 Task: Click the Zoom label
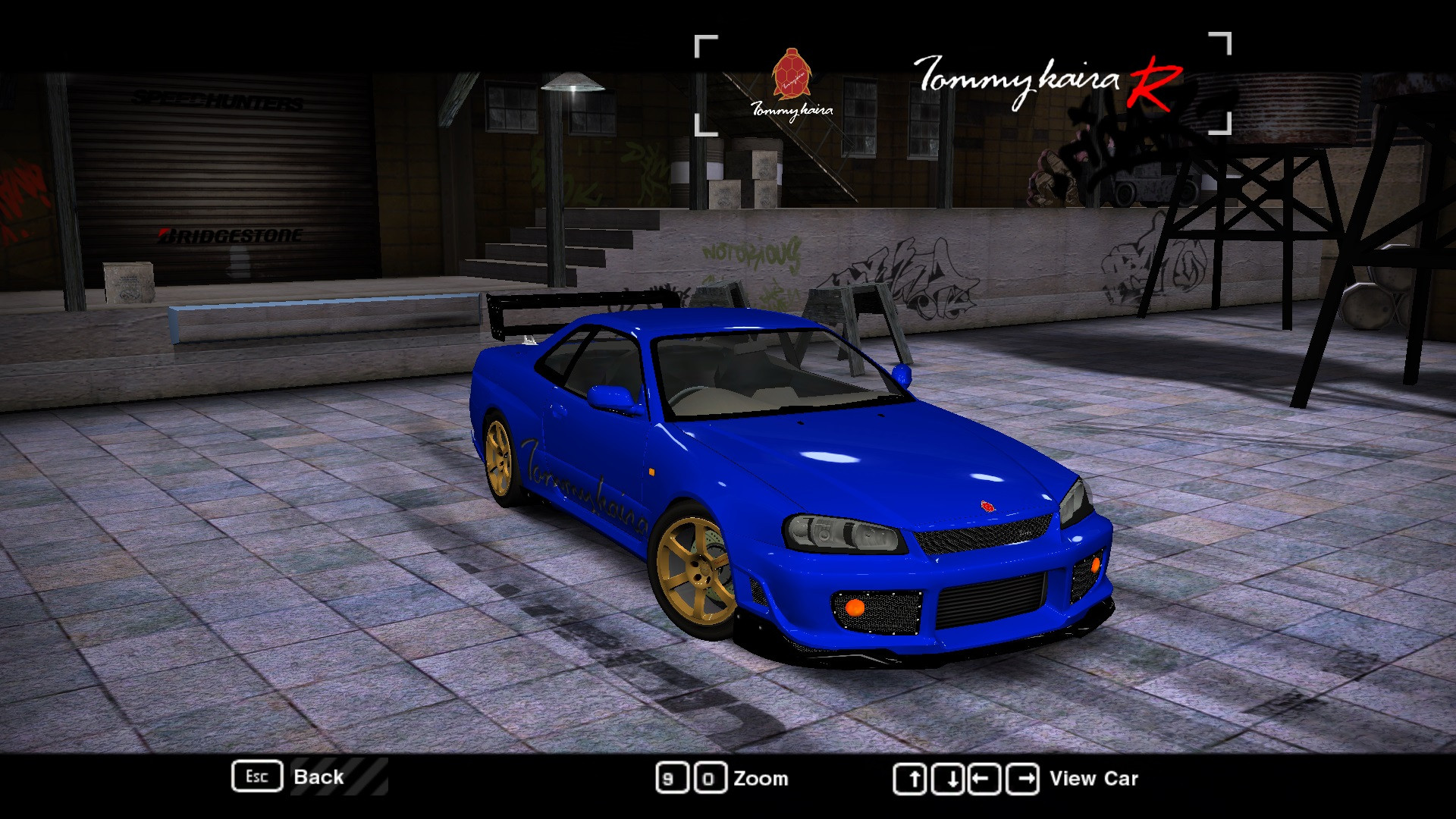click(761, 778)
